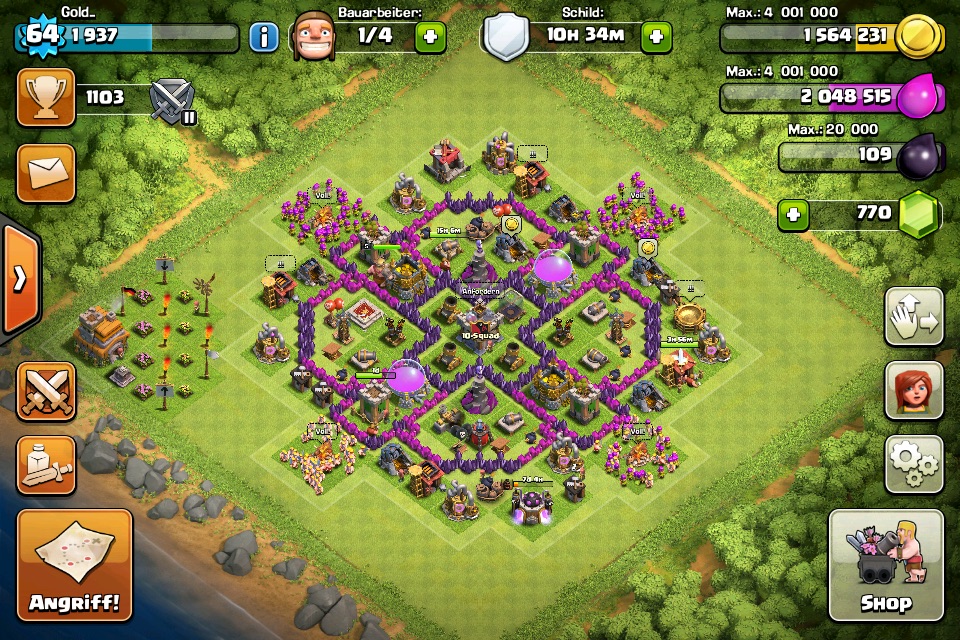This screenshot has height=640, width=960.
Task: Open the spell and tools button
Action: (46, 465)
